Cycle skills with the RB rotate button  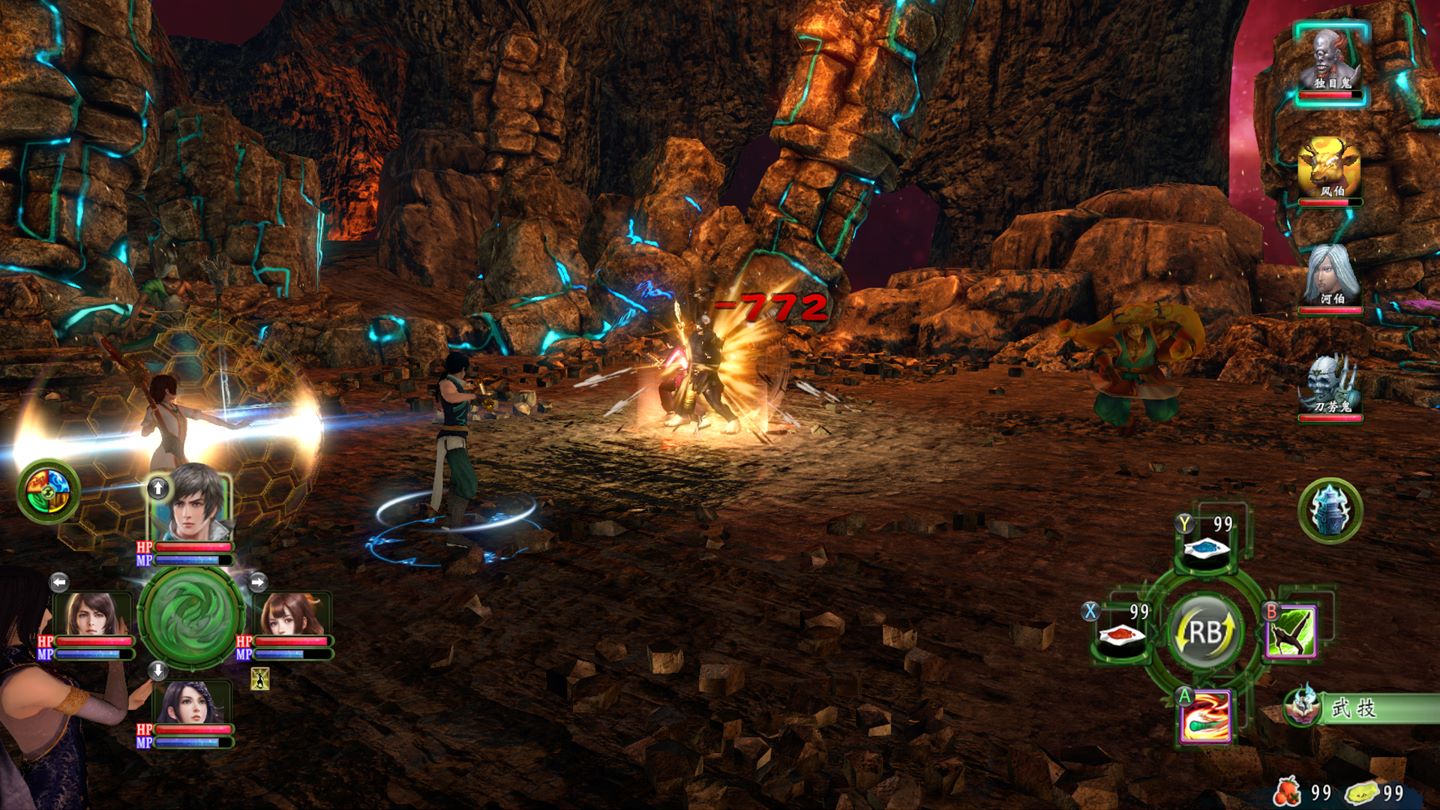[1205, 632]
